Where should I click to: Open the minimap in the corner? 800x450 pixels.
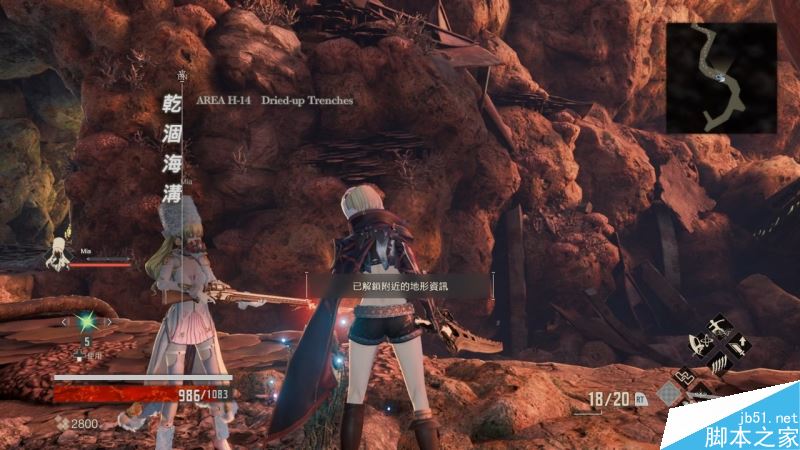click(721, 77)
